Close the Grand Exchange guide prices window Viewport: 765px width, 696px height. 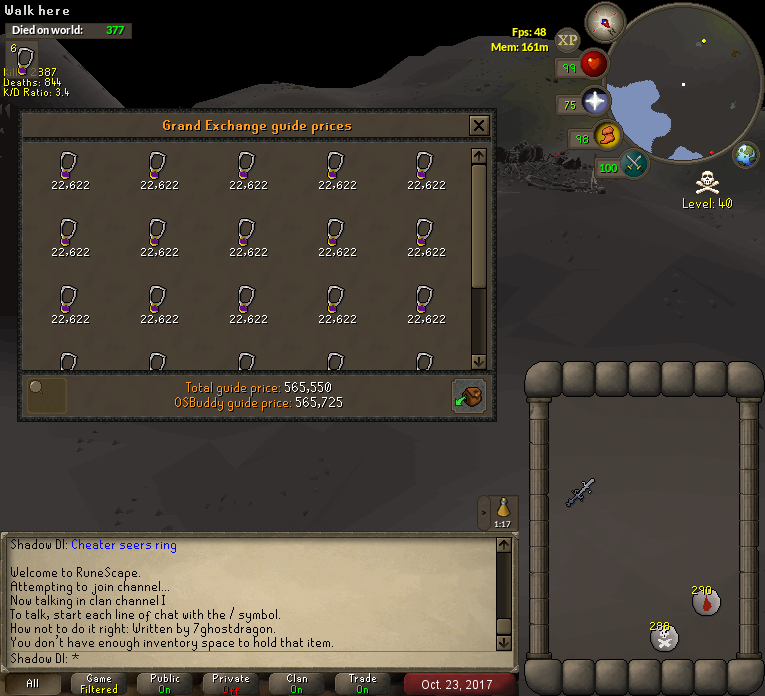(x=479, y=126)
